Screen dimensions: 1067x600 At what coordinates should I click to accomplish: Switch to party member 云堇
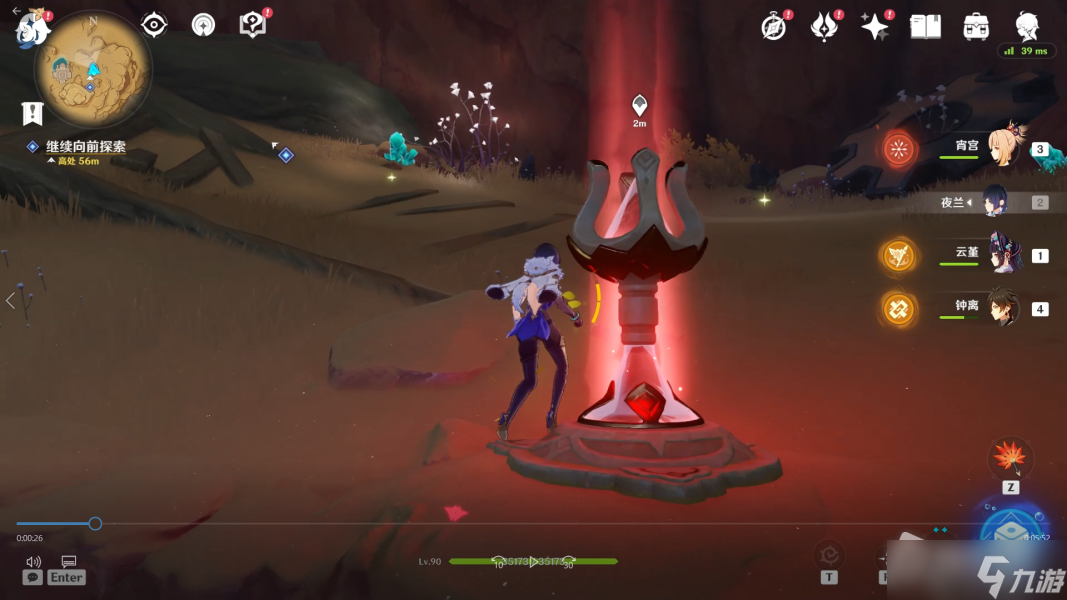pyautogui.click(x=1003, y=254)
